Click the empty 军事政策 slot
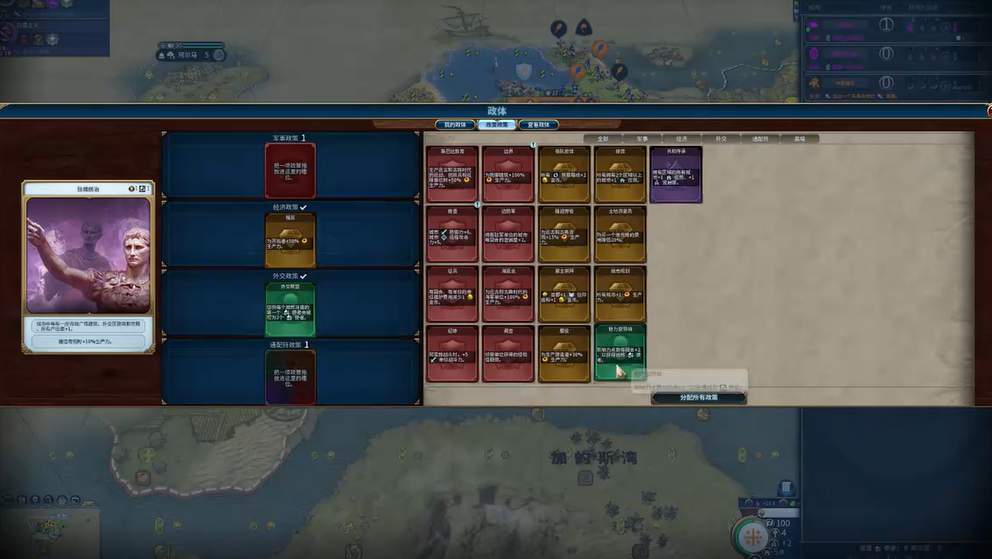This screenshot has width=992, height=559. pos(290,169)
